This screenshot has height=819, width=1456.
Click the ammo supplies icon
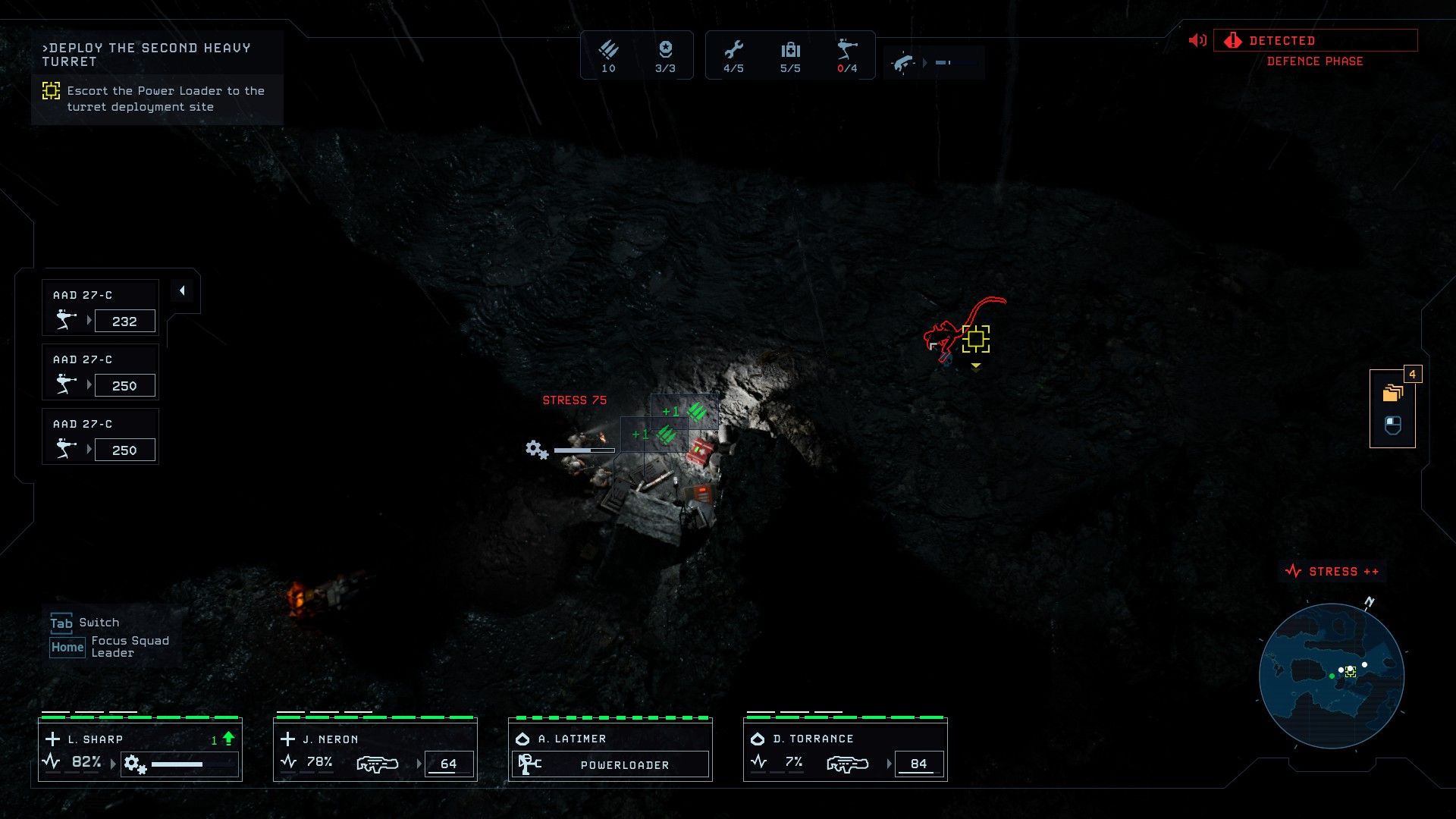point(608,51)
